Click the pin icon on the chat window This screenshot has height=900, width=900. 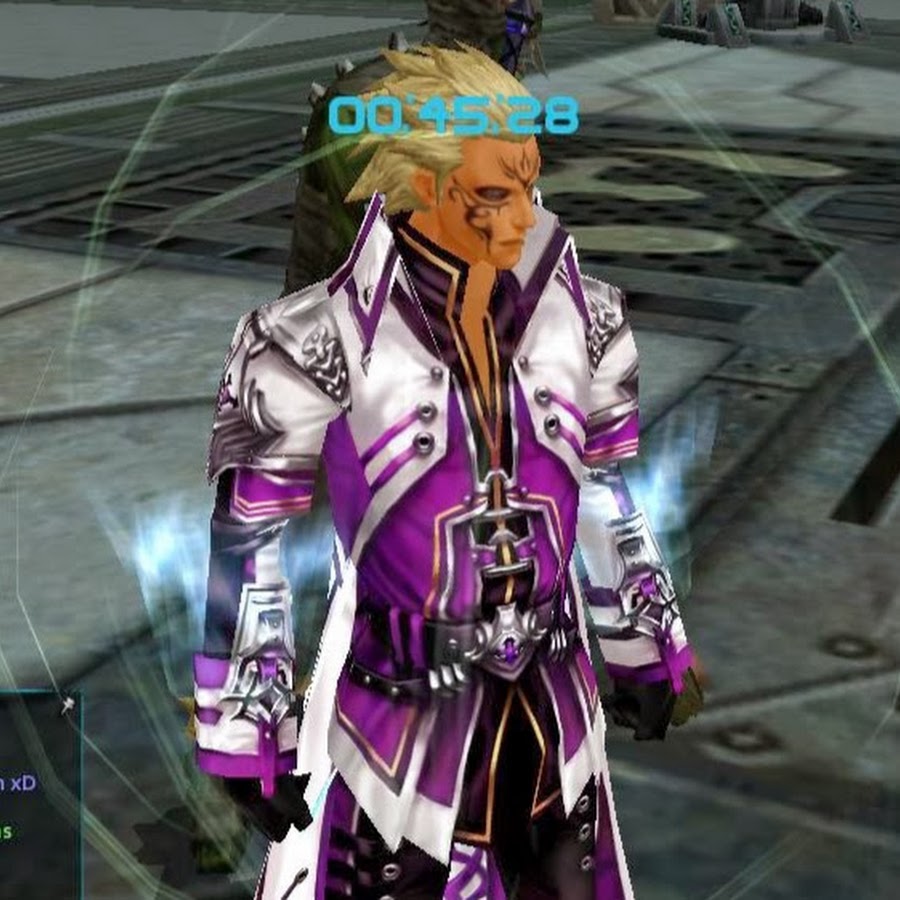(x=67, y=705)
